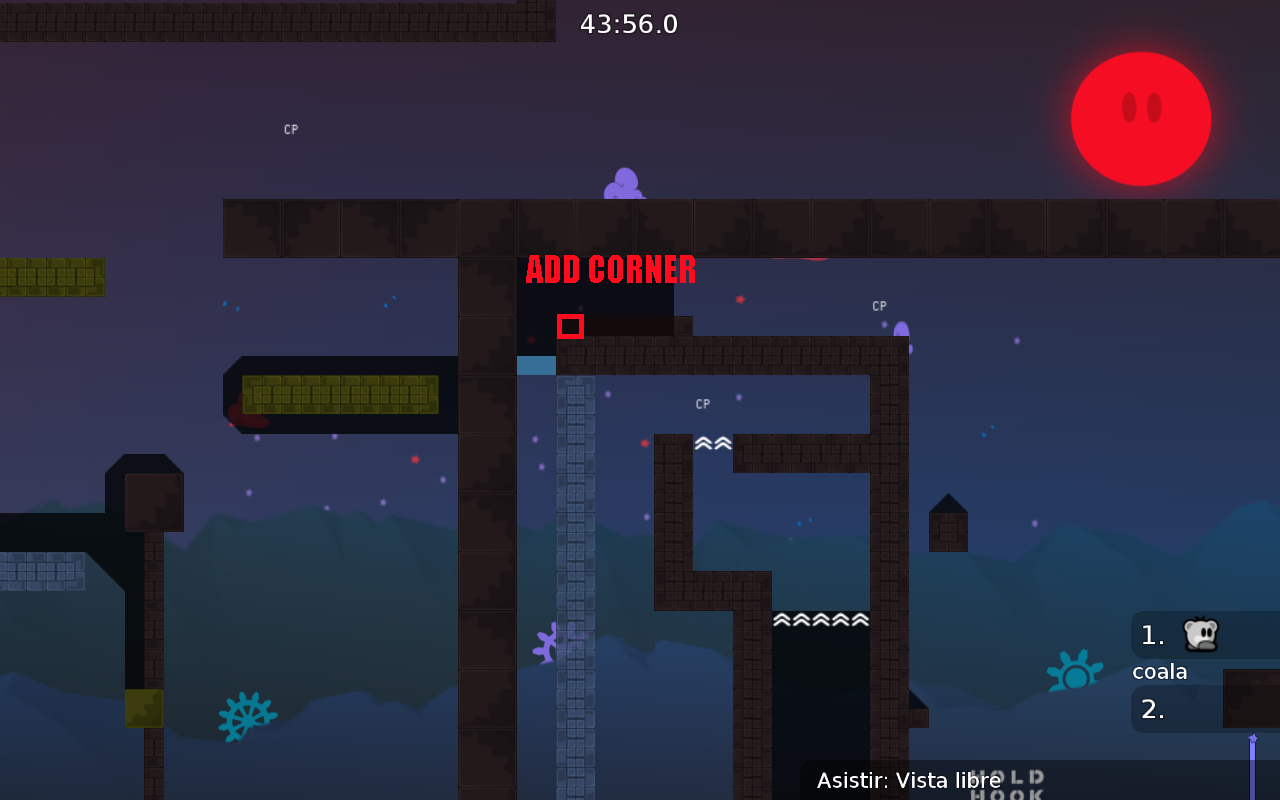Toggle the blue block left of the water column
This screenshot has height=800, width=1280.
(x=536, y=365)
